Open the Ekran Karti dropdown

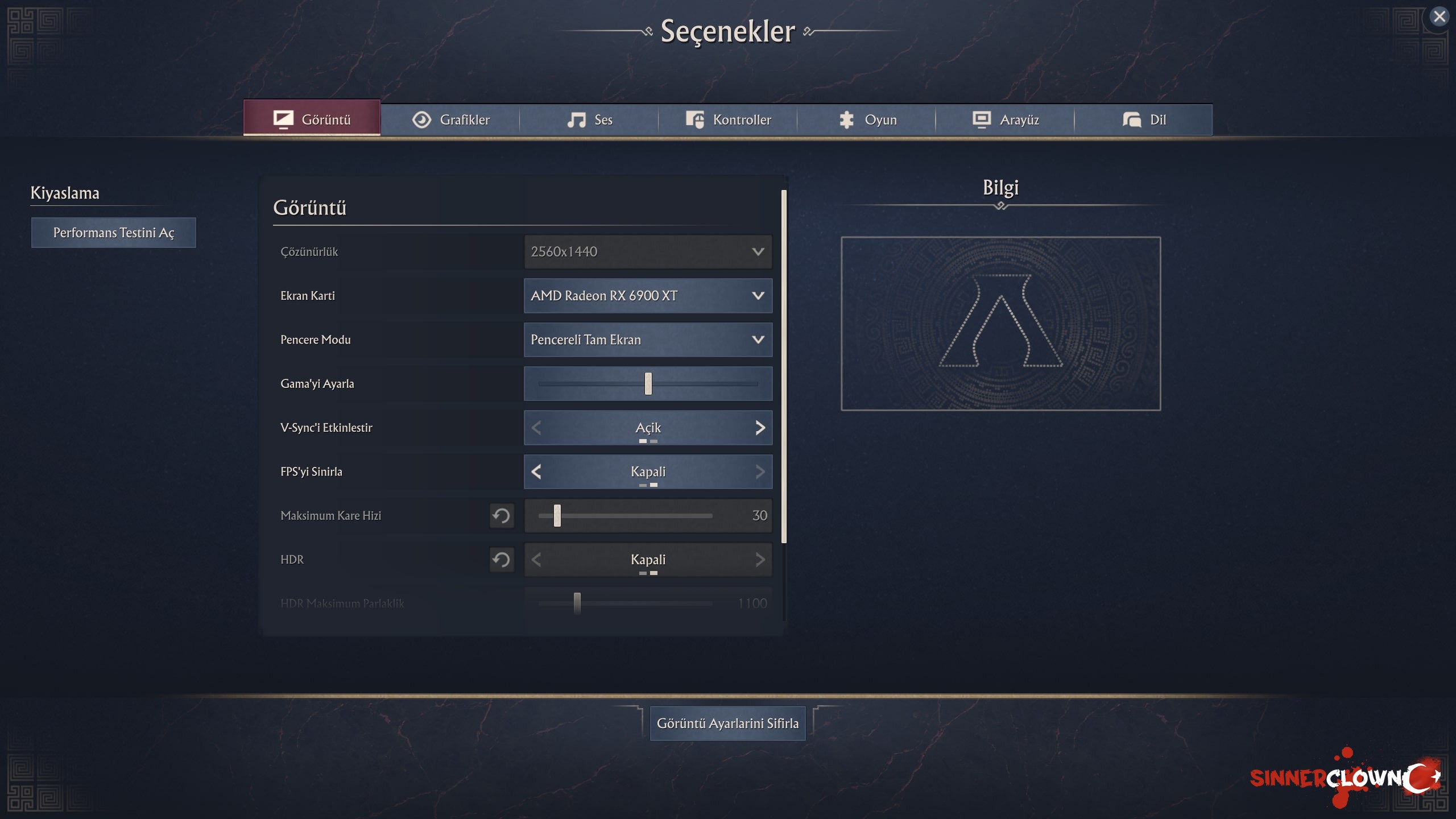pyautogui.click(x=648, y=296)
